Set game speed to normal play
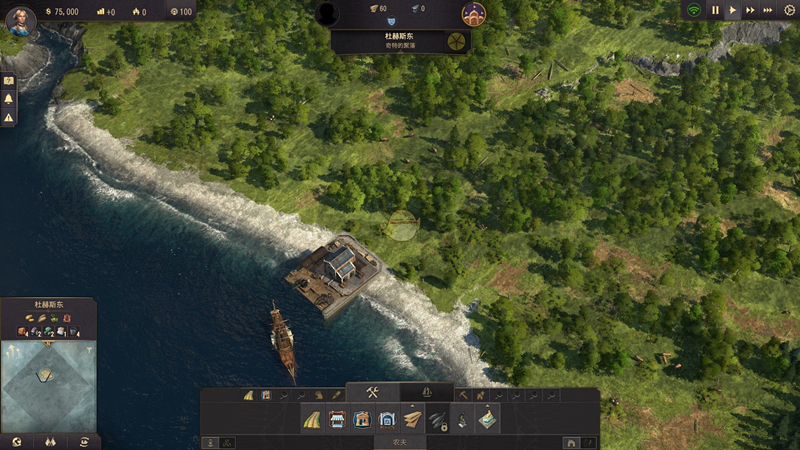The image size is (800, 450). coord(733,10)
